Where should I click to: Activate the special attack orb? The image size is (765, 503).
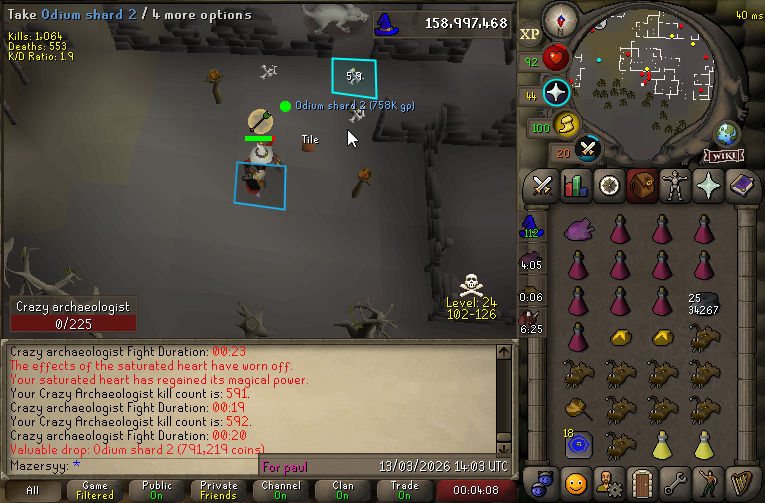click(590, 150)
